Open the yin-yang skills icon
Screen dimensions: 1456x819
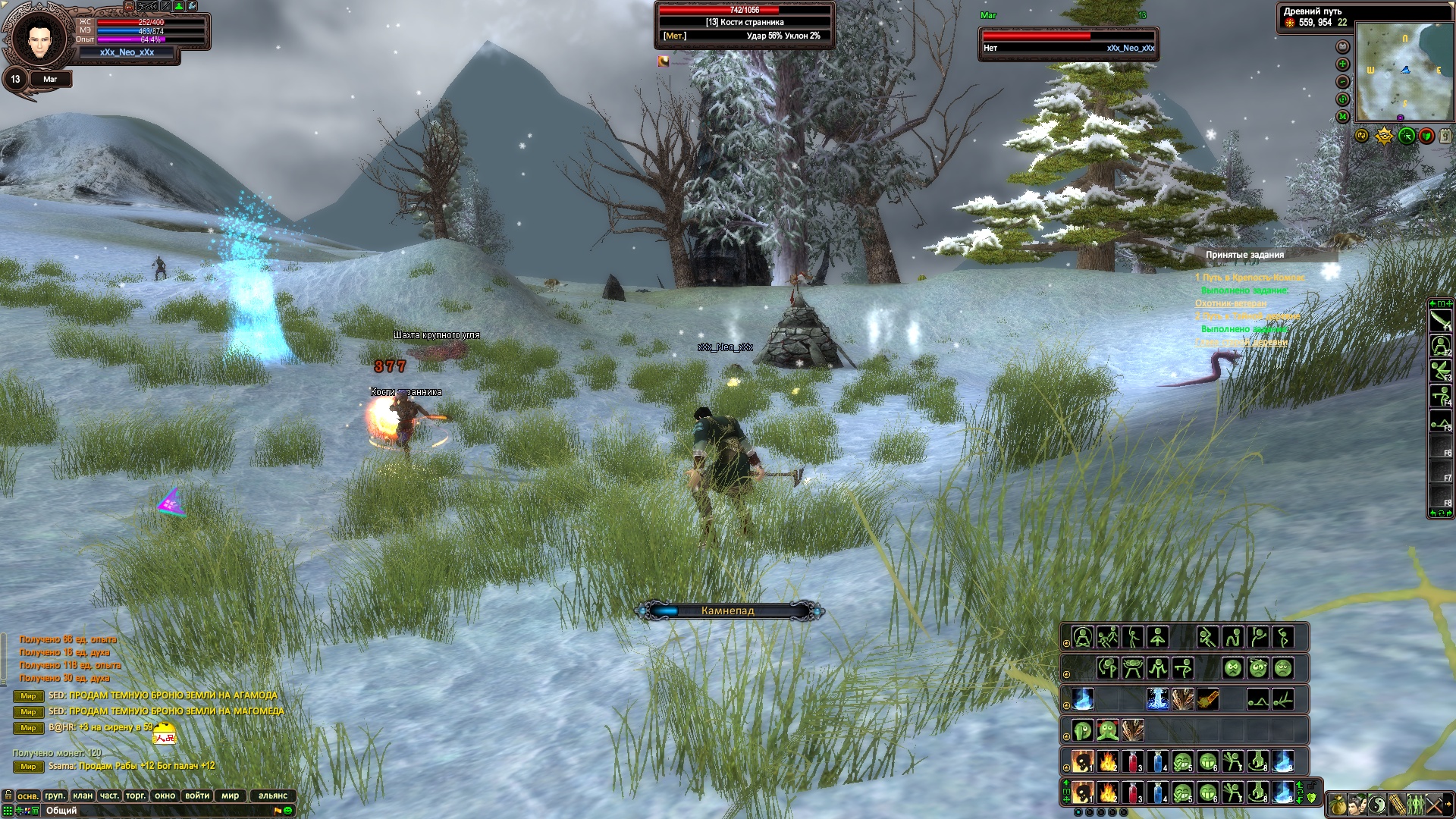(x=1377, y=805)
